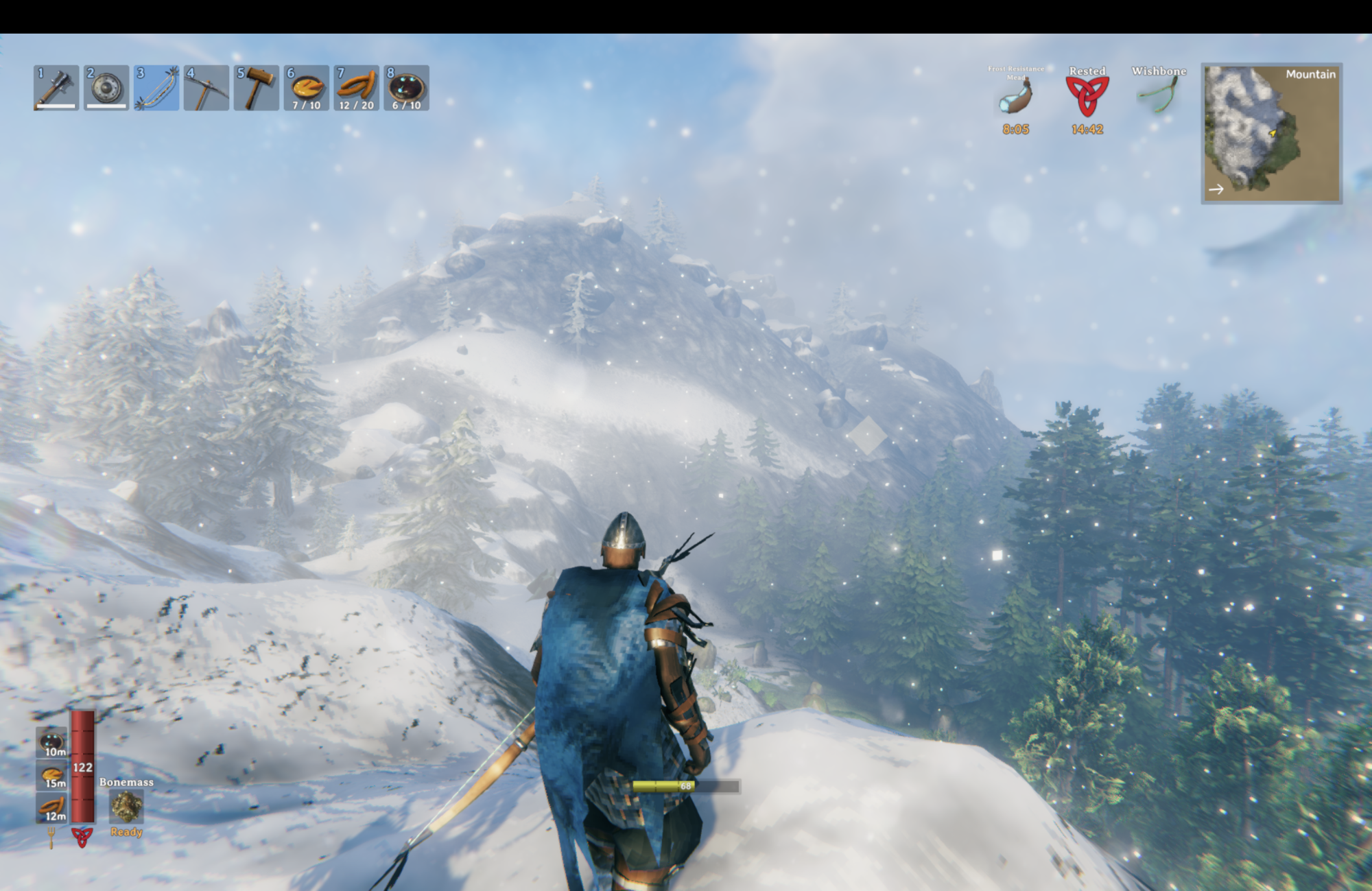Inspect the red Rested status effect icon

[x=1087, y=97]
